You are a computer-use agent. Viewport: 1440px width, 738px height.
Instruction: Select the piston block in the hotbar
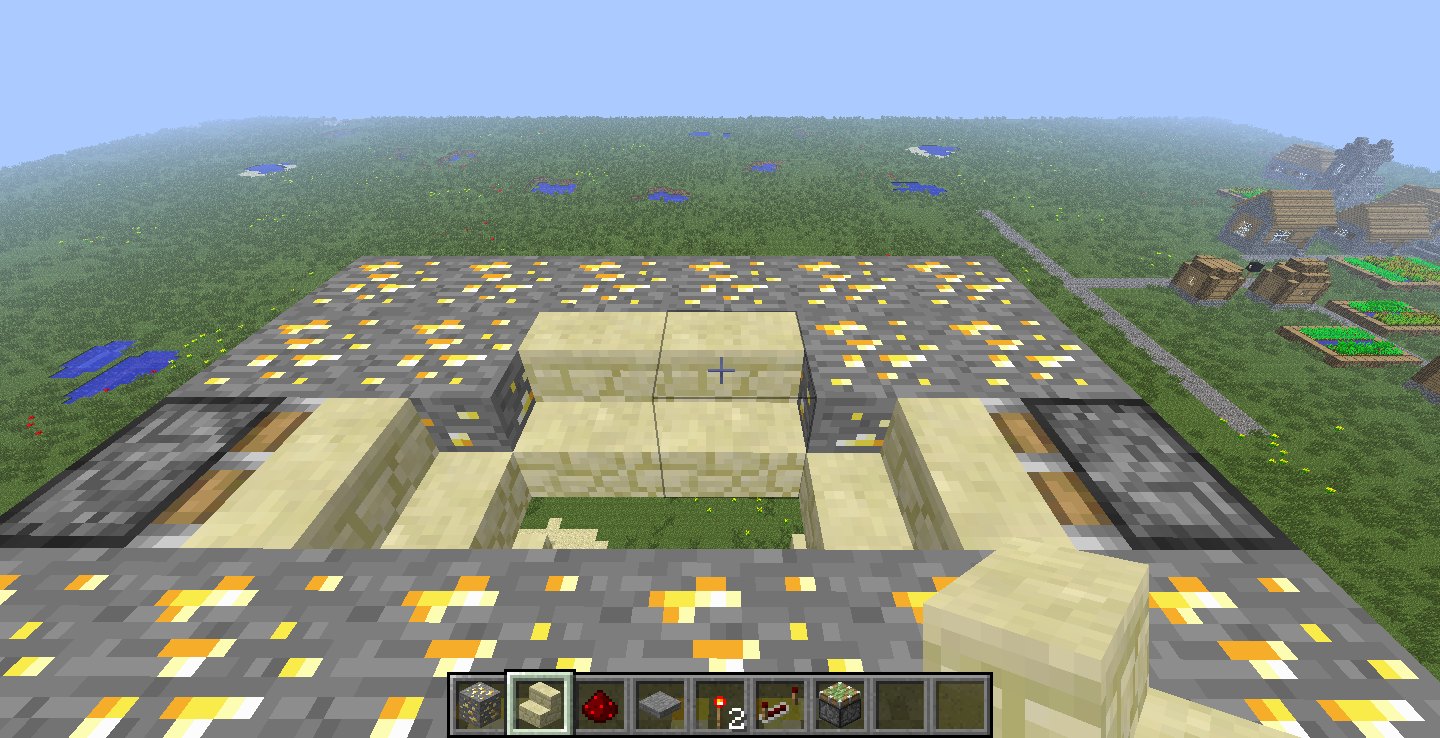tap(838, 703)
